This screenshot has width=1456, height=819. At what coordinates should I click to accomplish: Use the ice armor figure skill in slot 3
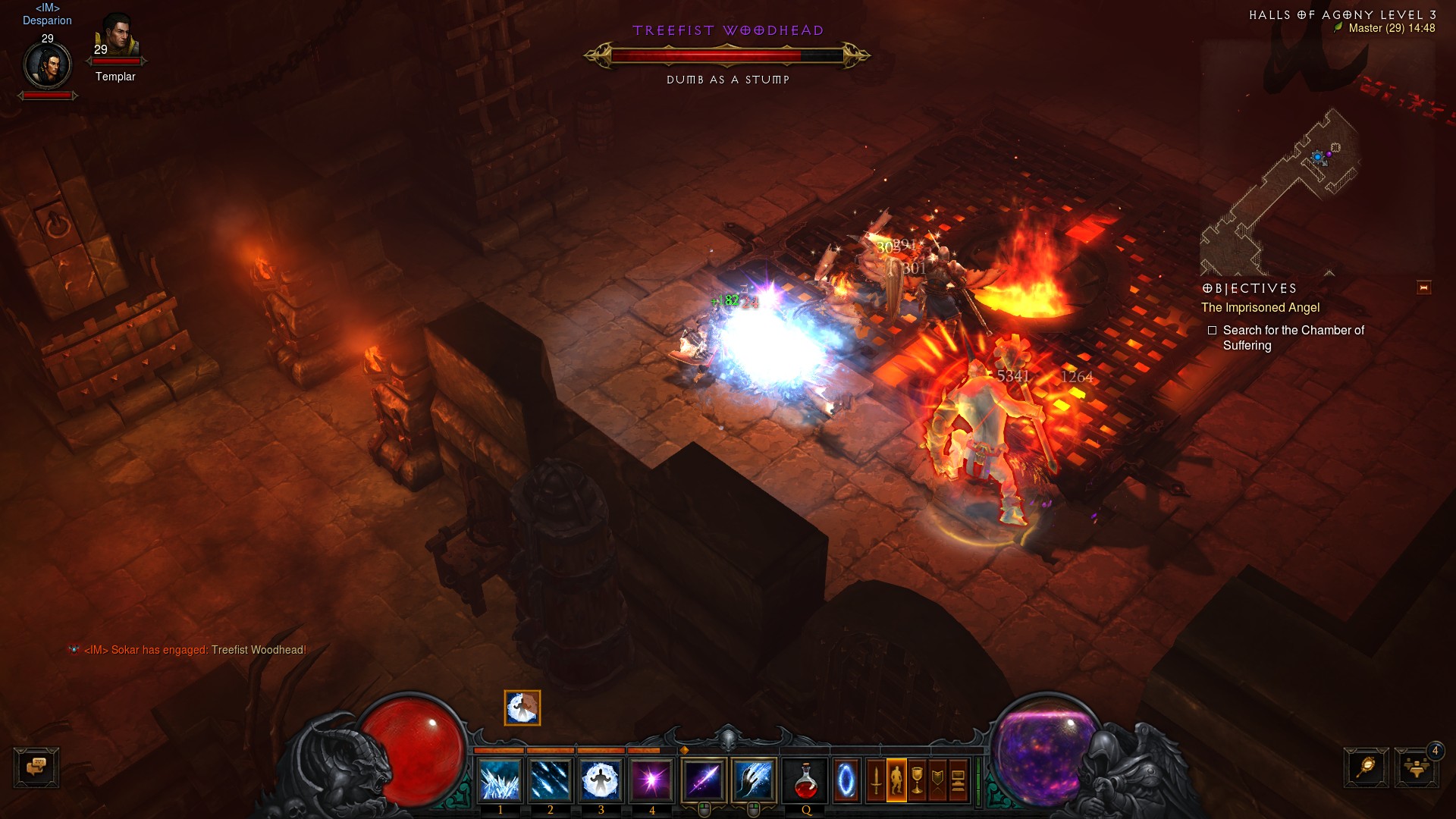[x=601, y=780]
